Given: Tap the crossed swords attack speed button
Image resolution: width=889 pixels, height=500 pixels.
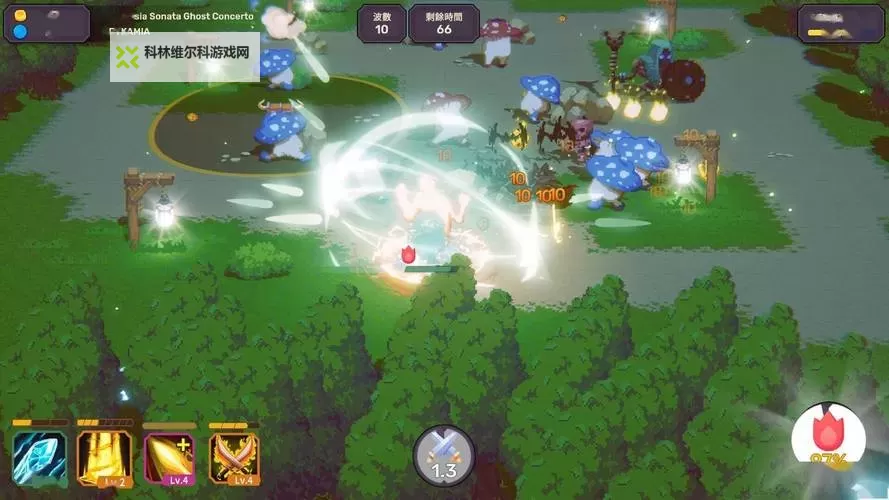Looking at the screenshot, I should (x=444, y=456).
